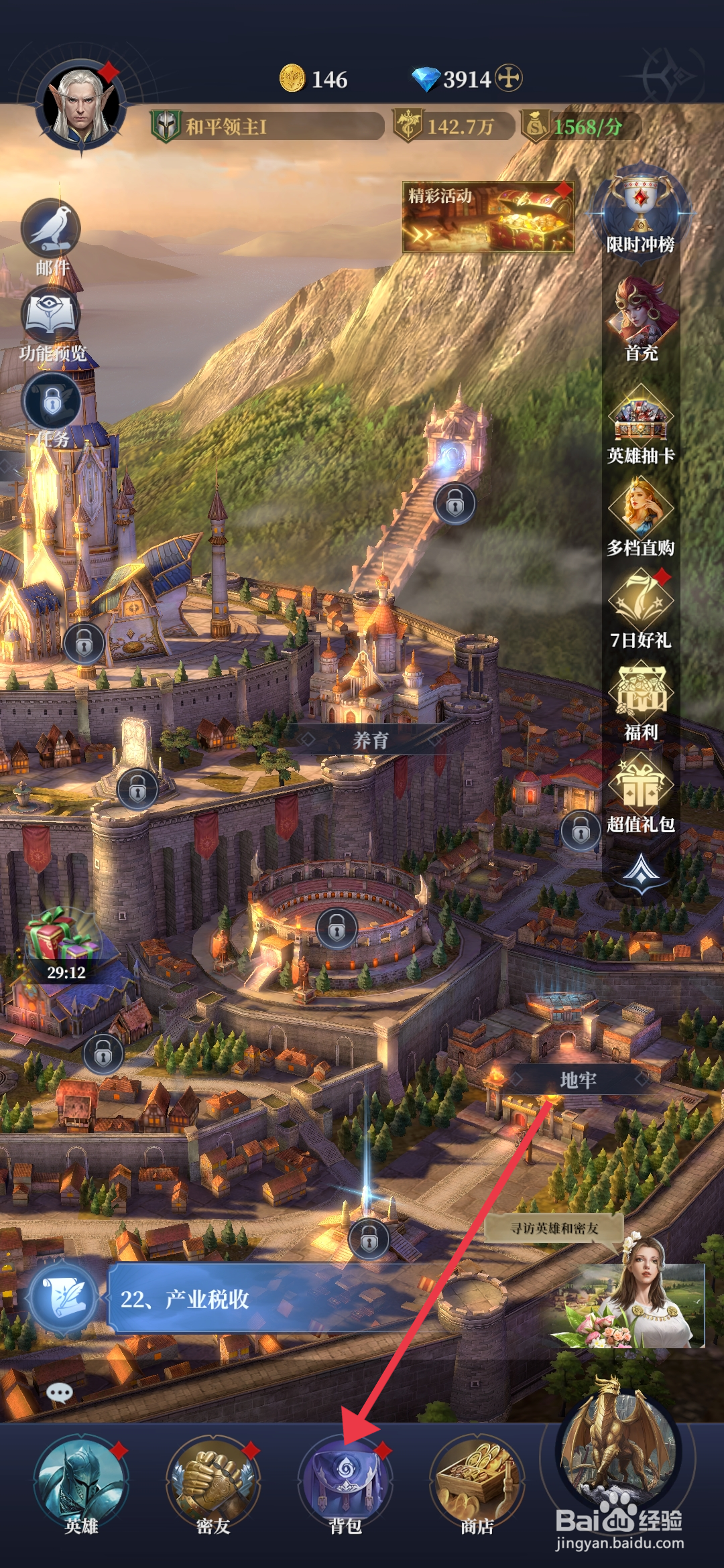Image resolution: width=724 pixels, height=1568 pixels.
Task: Add diamonds with the plus button
Action: [509, 78]
